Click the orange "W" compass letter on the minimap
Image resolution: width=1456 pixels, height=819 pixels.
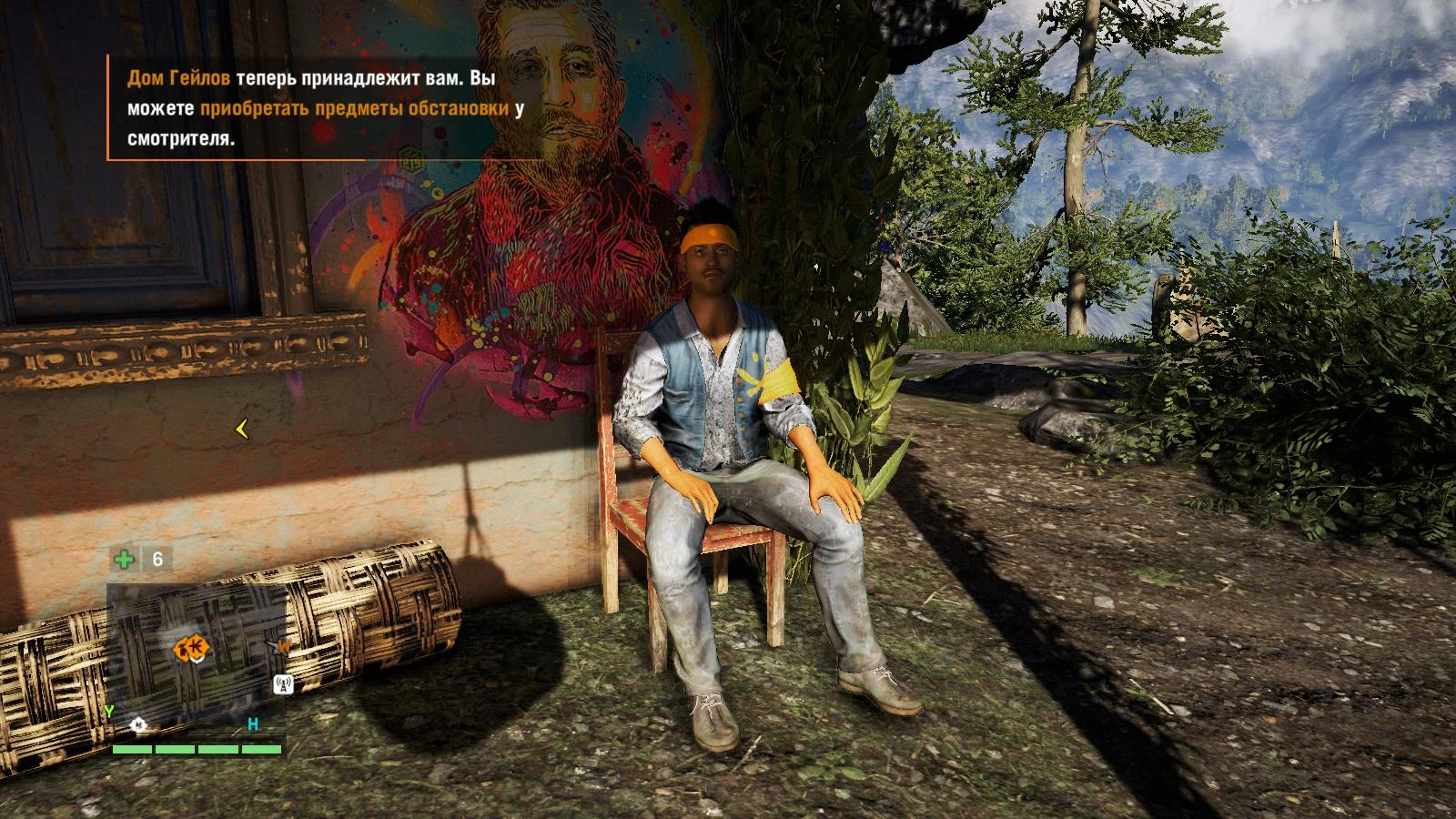pyautogui.click(x=285, y=646)
